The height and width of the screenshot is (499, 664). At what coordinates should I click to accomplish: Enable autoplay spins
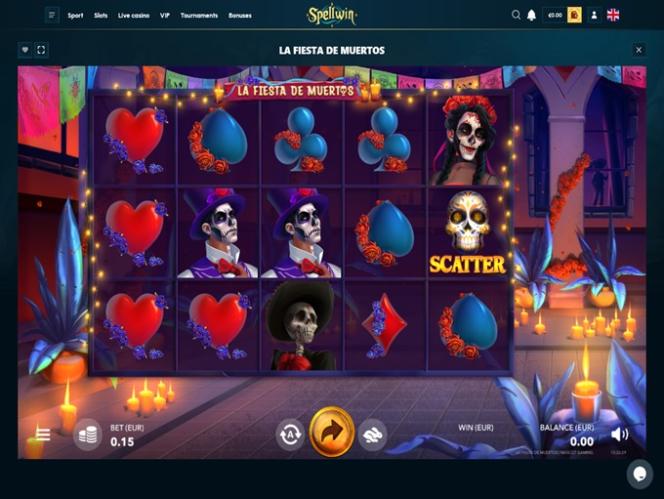290,434
